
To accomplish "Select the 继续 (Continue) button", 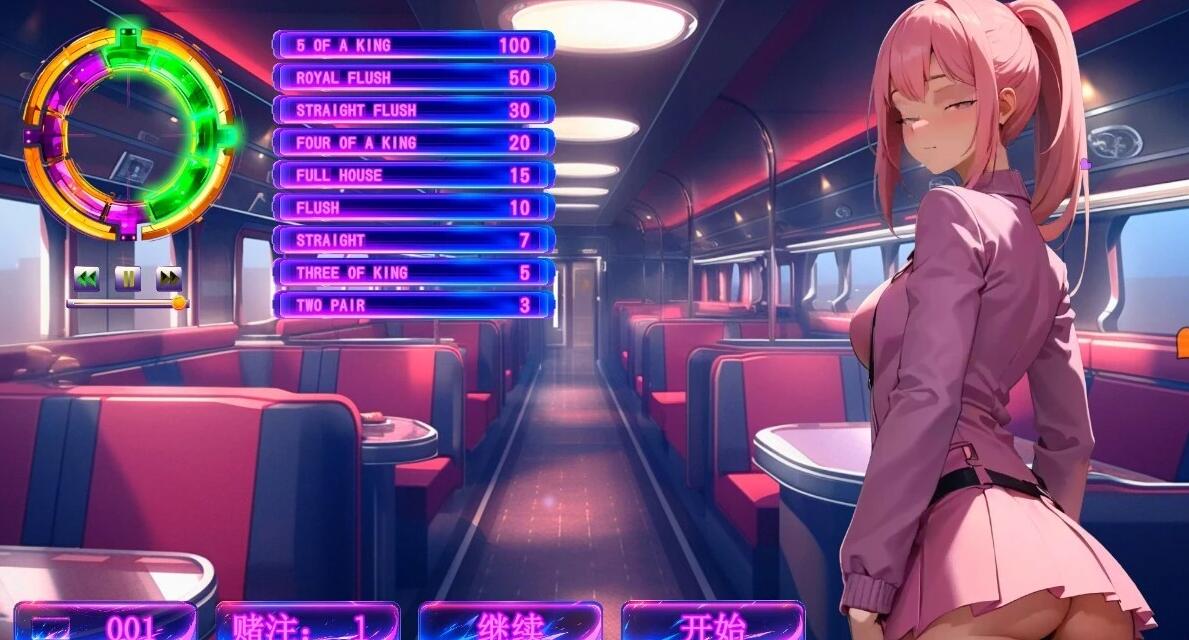I will [x=510, y=622].
